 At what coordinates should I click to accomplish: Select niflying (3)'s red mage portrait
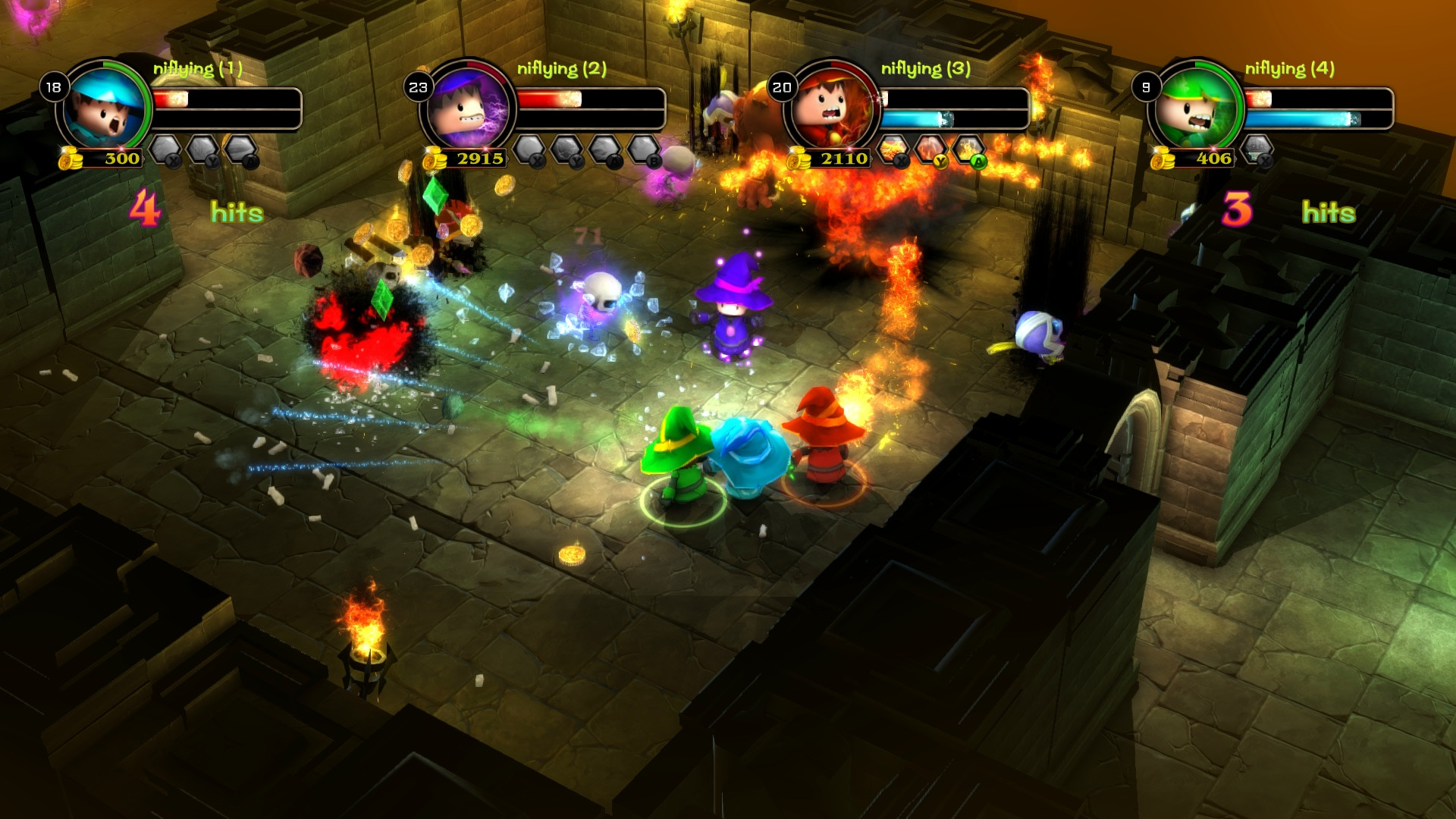pyautogui.click(x=832, y=107)
